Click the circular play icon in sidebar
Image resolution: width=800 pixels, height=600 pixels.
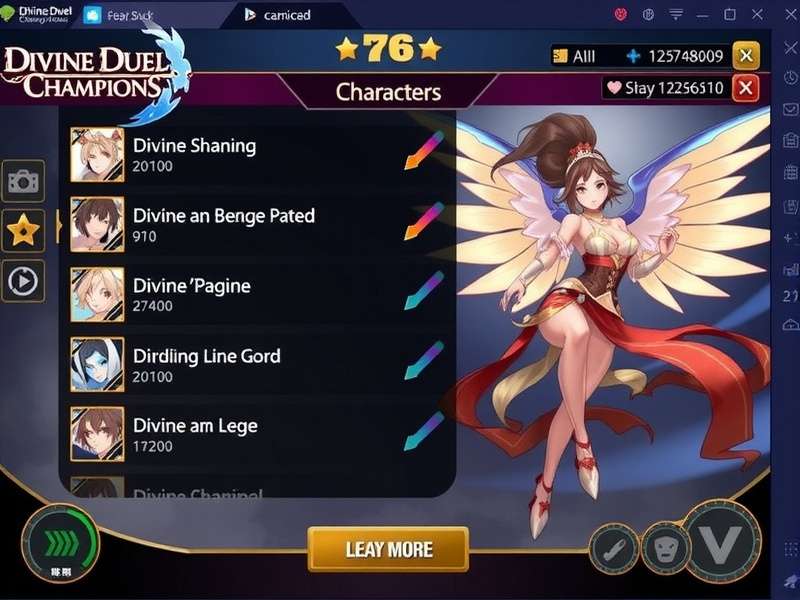pyautogui.click(x=23, y=281)
